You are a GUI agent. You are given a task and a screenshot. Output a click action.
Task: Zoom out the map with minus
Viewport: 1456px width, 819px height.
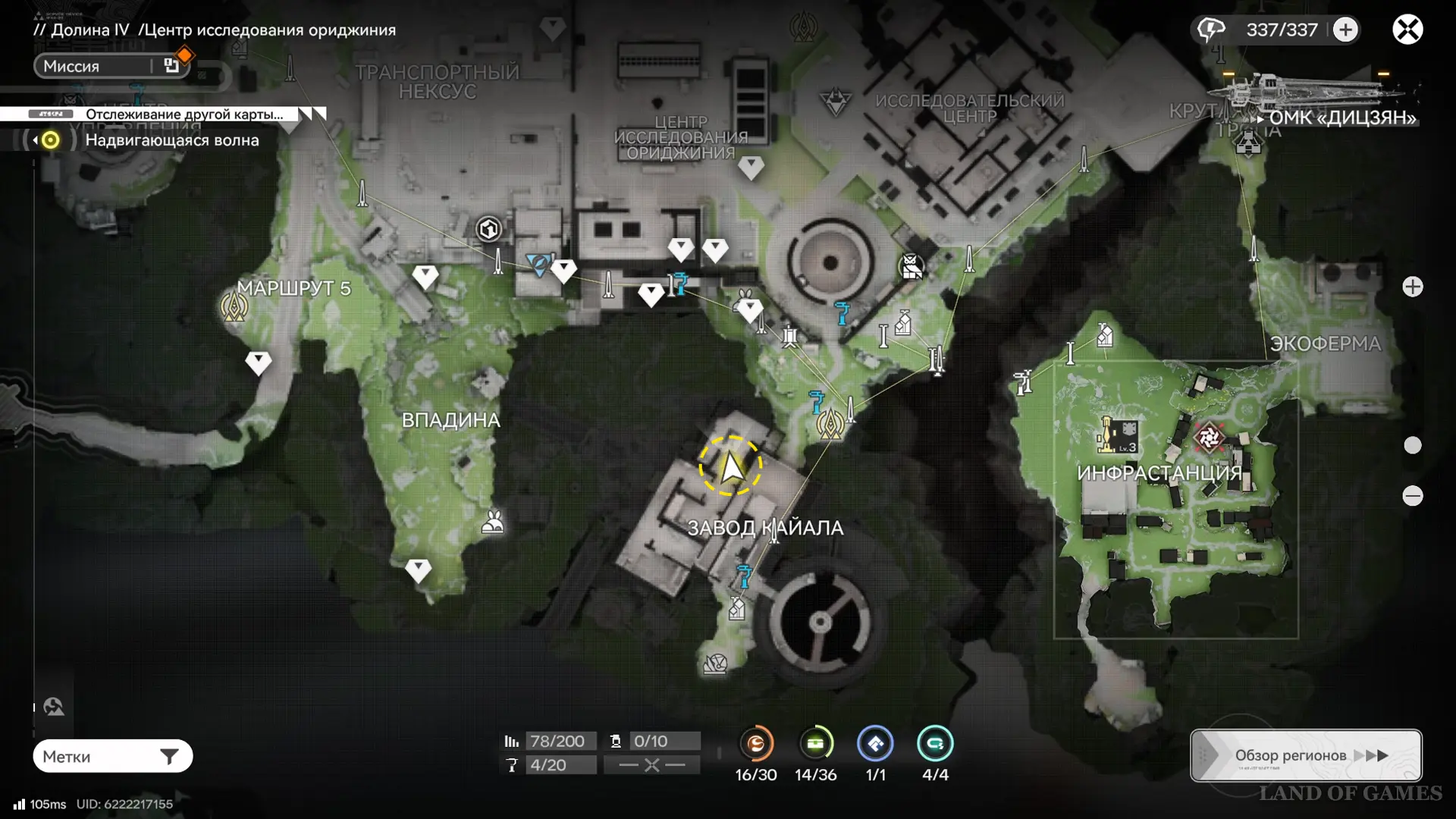[x=1412, y=496]
